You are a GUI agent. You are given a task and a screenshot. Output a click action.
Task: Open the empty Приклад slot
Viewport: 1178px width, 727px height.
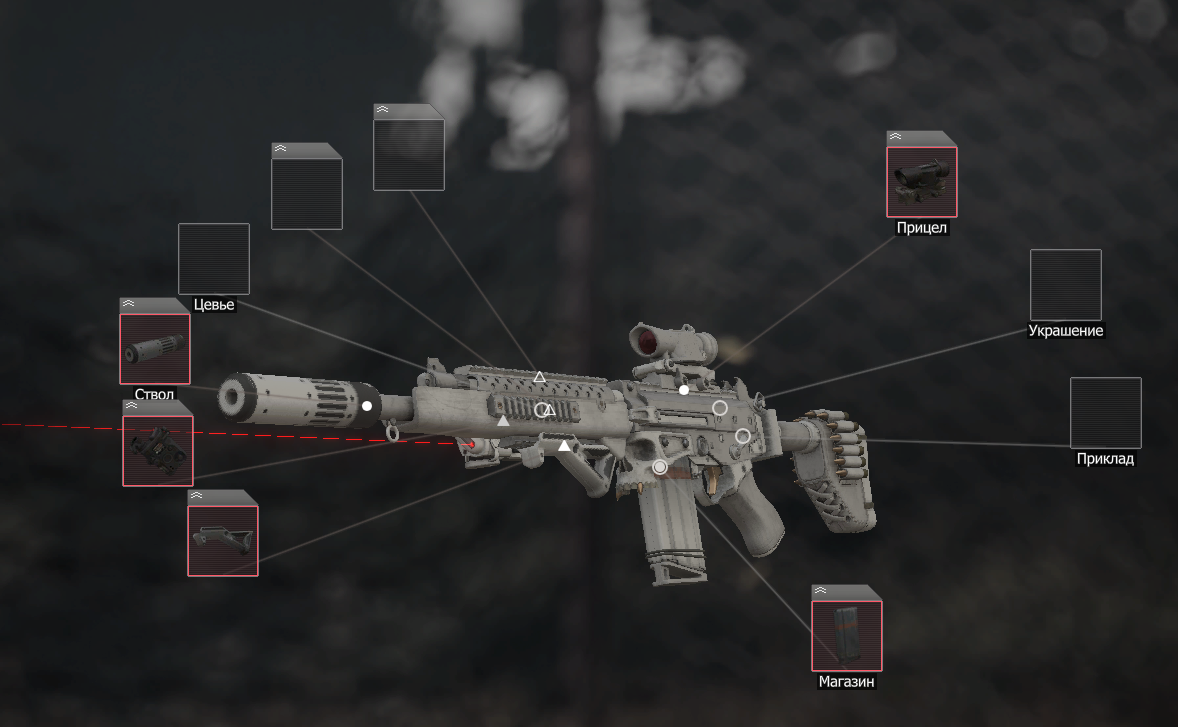(1105, 412)
